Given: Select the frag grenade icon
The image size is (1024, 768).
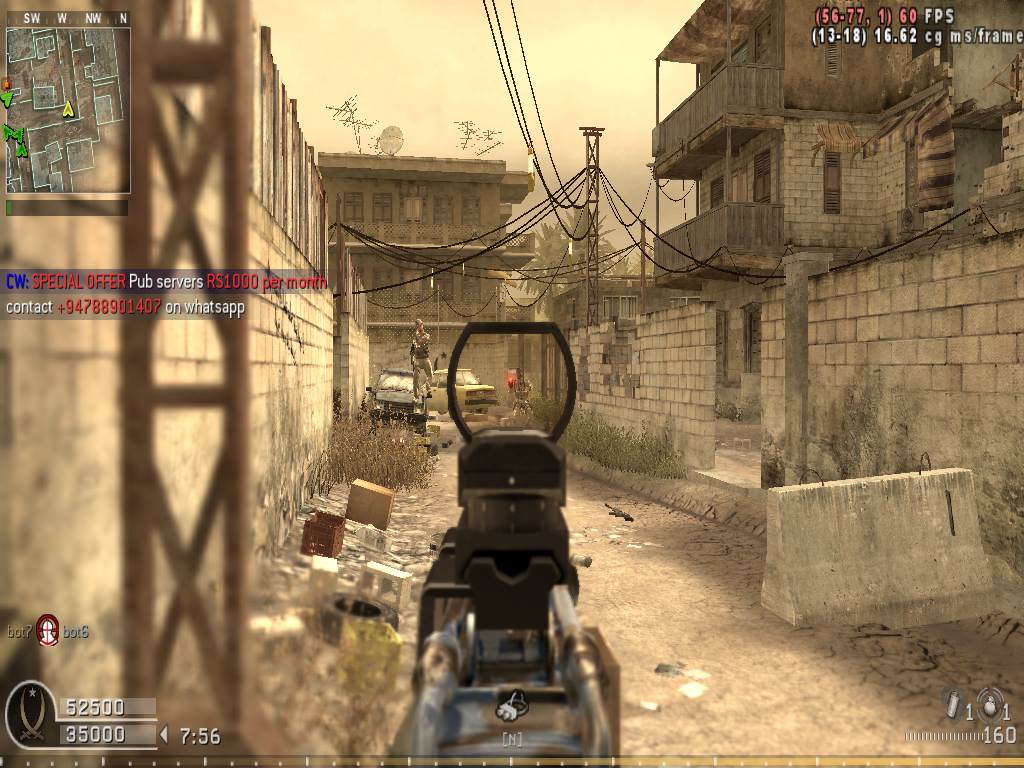Looking at the screenshot, I should (989, 703).
